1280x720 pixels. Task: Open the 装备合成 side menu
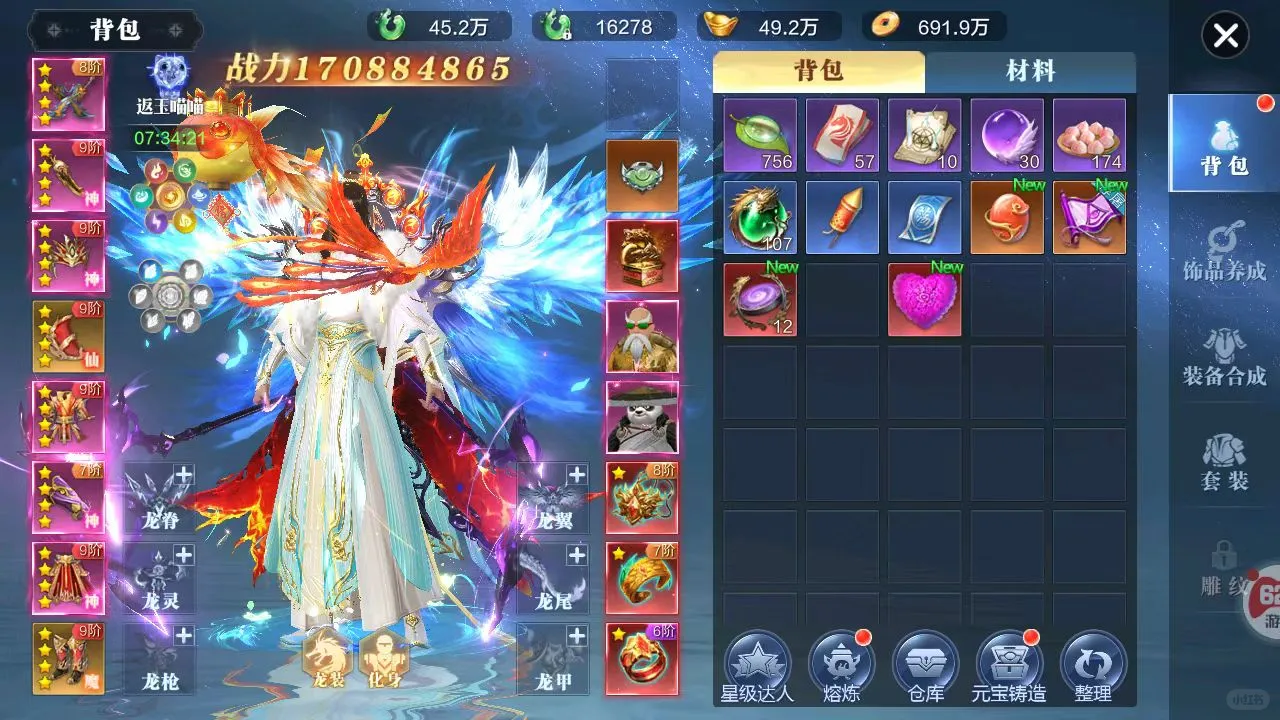[x=1224, y=357]
